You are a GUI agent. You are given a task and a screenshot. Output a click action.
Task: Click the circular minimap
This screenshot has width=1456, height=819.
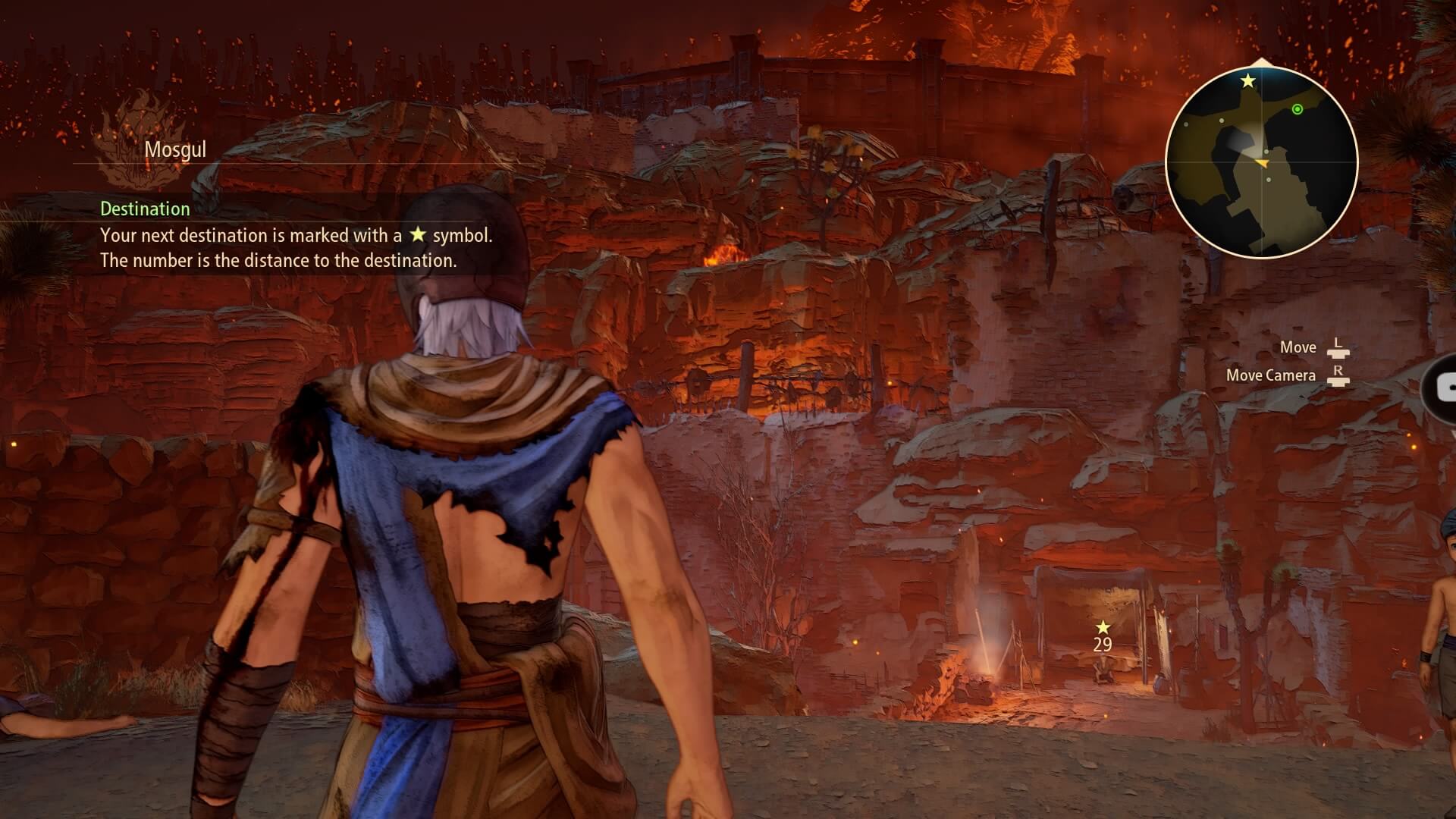pos(1261,162)
